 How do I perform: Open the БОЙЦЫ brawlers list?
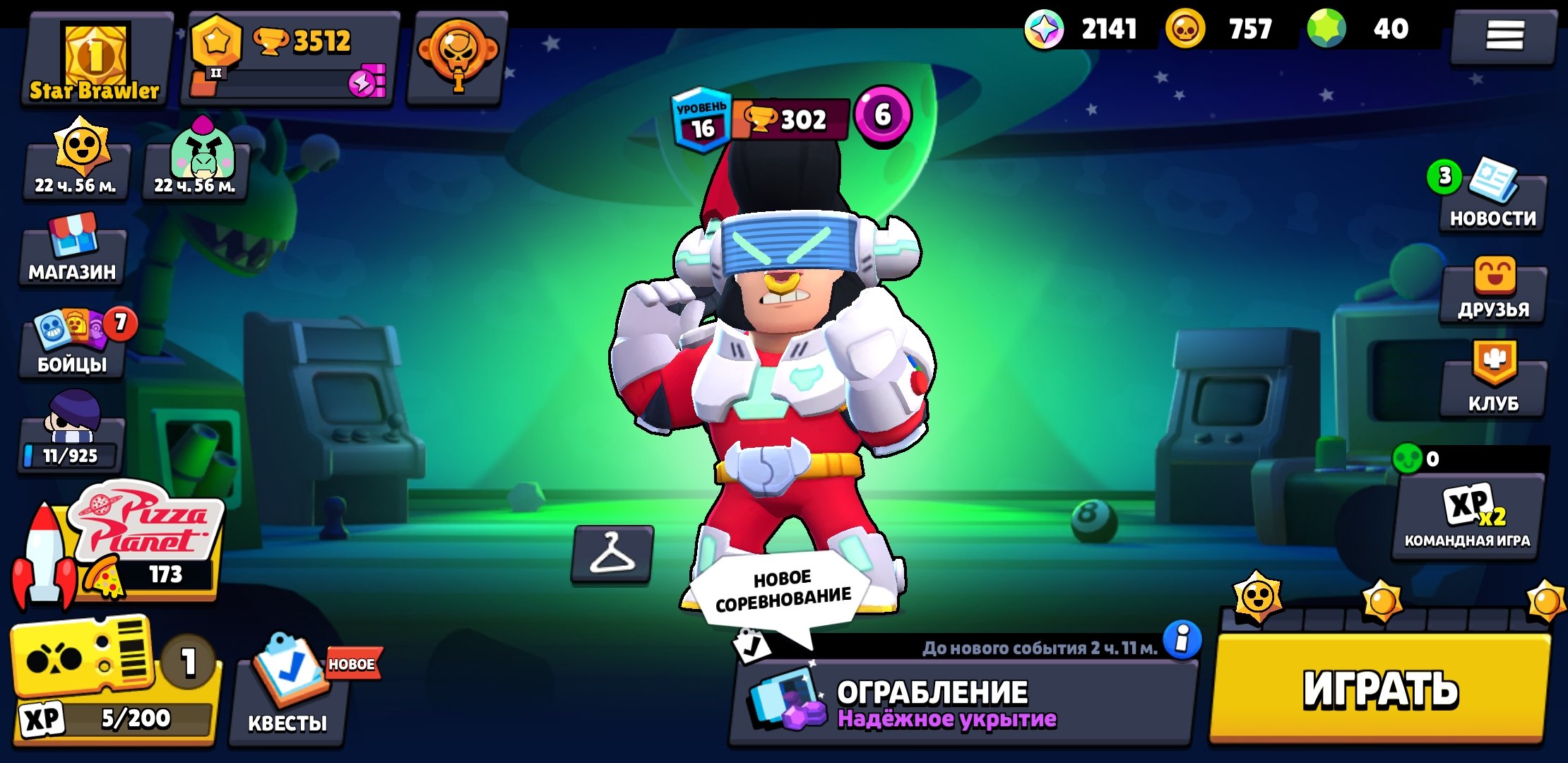click(72, 346)
